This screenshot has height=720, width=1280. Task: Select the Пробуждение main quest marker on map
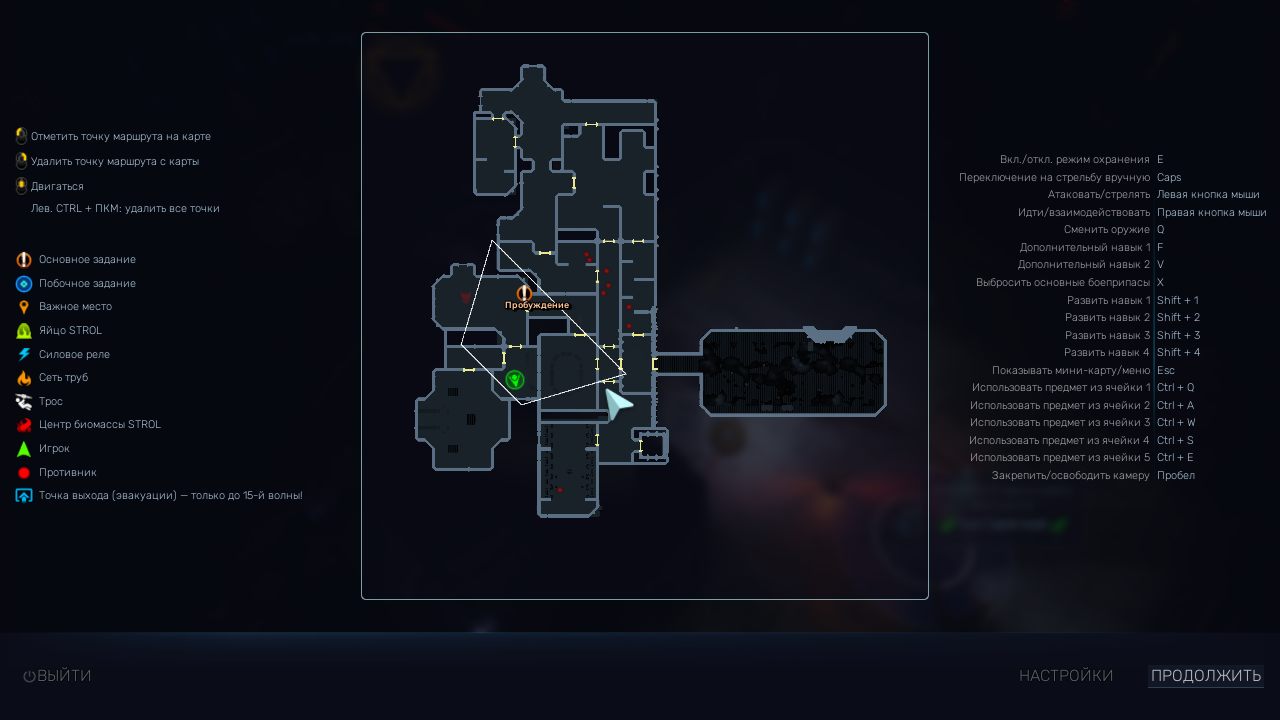tap(523, 294)
